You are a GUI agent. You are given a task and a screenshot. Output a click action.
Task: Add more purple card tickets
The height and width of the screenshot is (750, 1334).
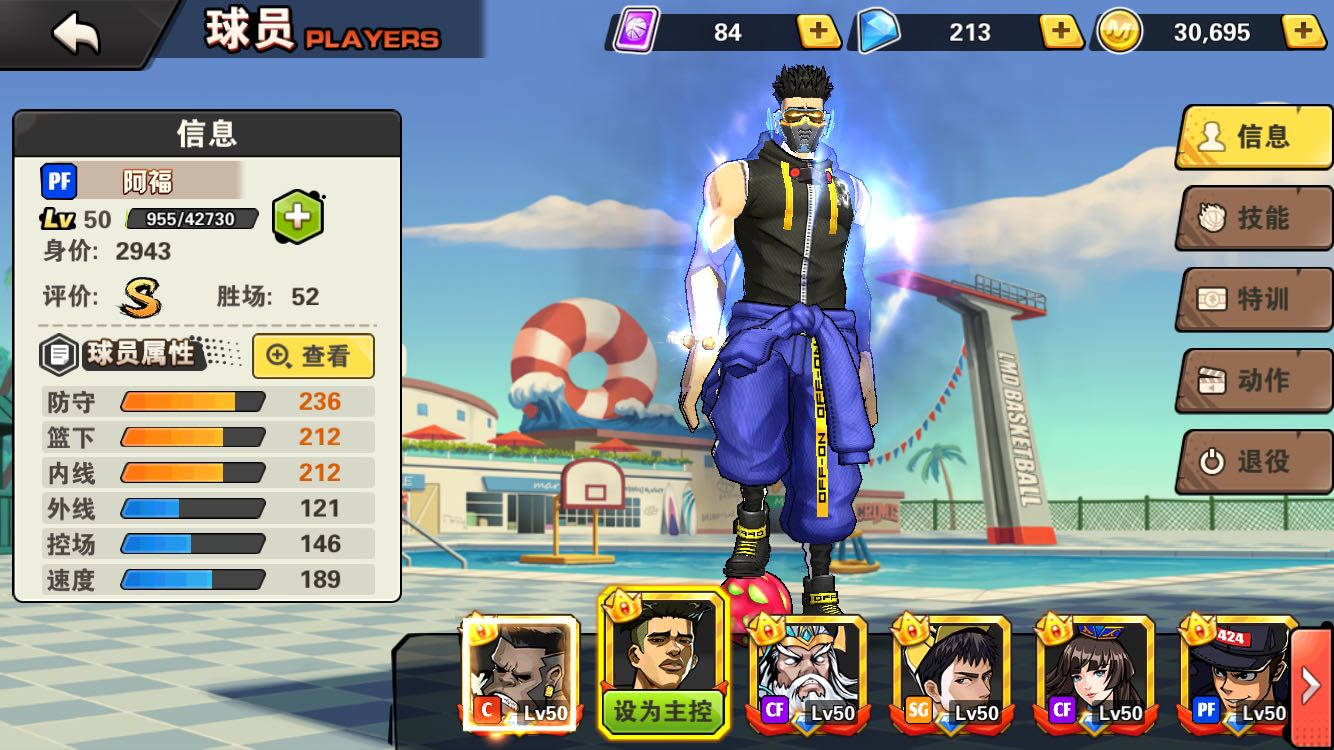(818, 32)
